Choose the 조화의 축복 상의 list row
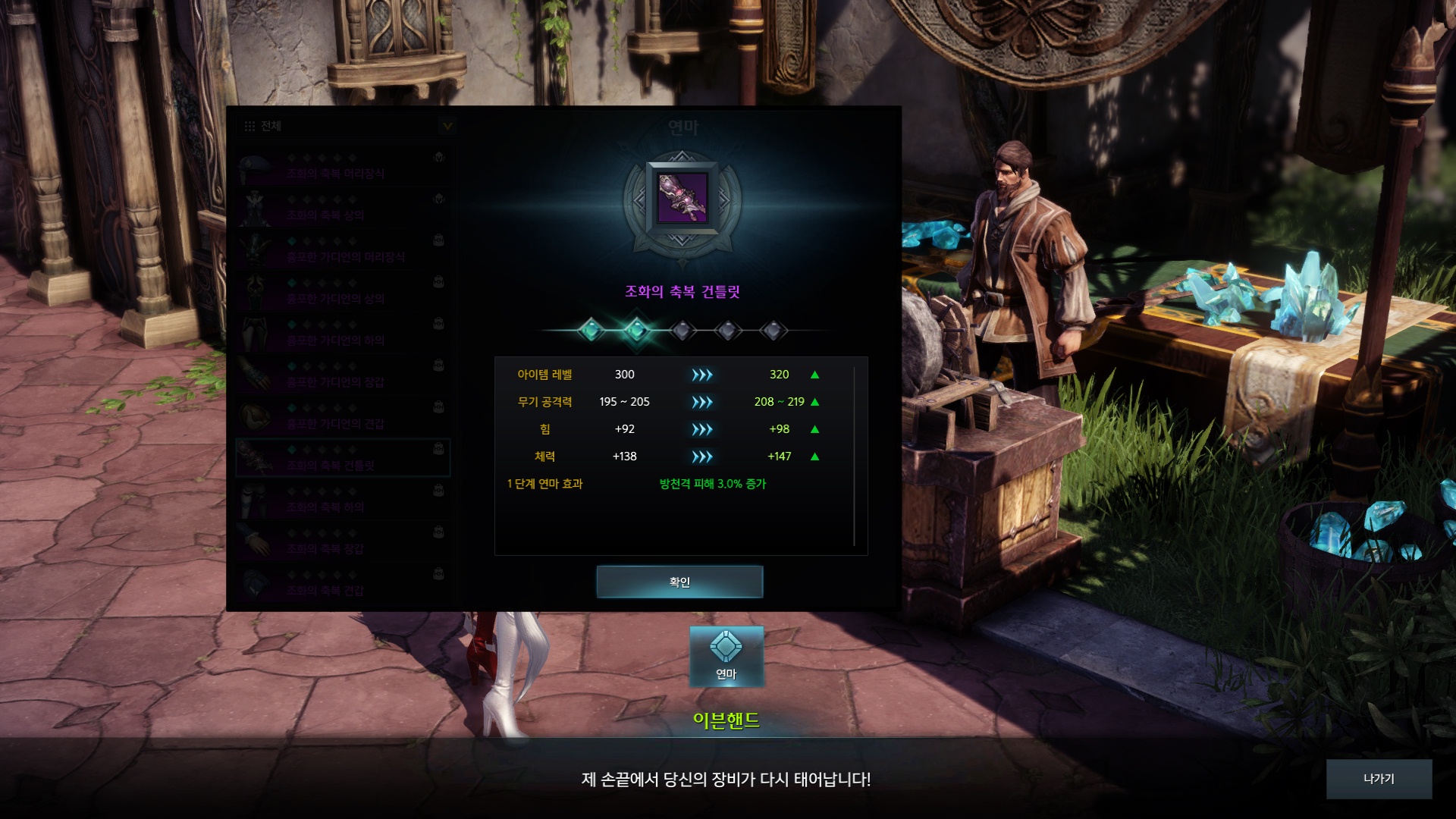 click(343, 209)
